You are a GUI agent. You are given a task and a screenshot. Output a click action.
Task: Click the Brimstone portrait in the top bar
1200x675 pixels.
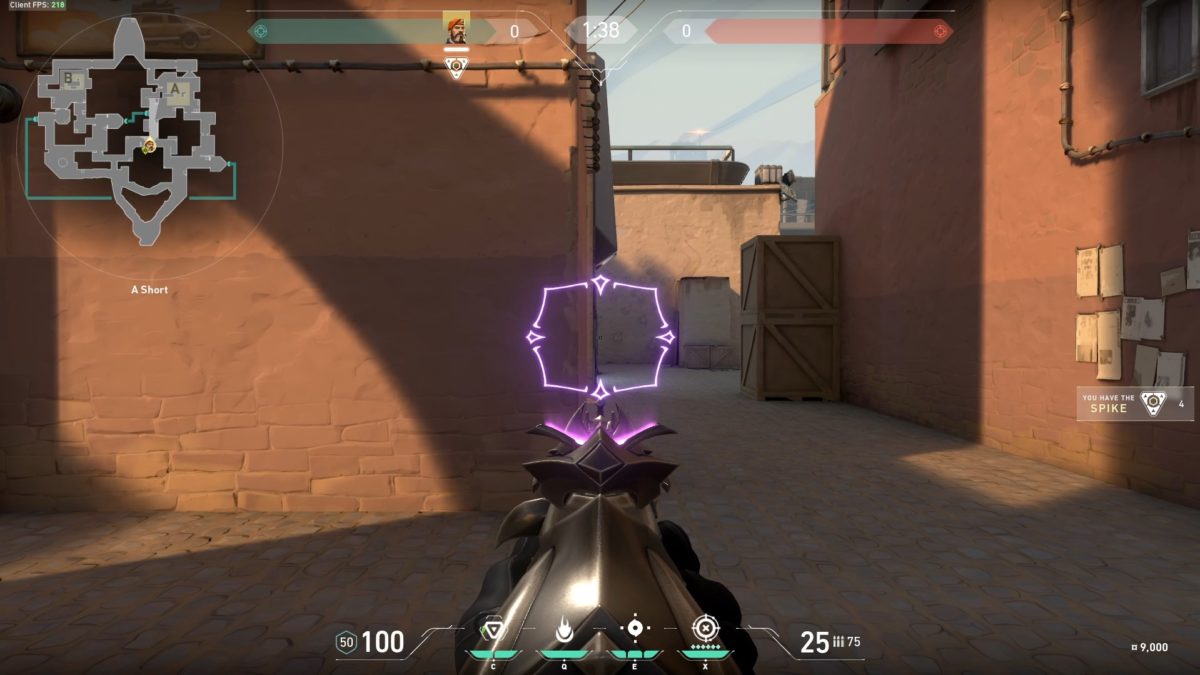[x=456, y=30]
